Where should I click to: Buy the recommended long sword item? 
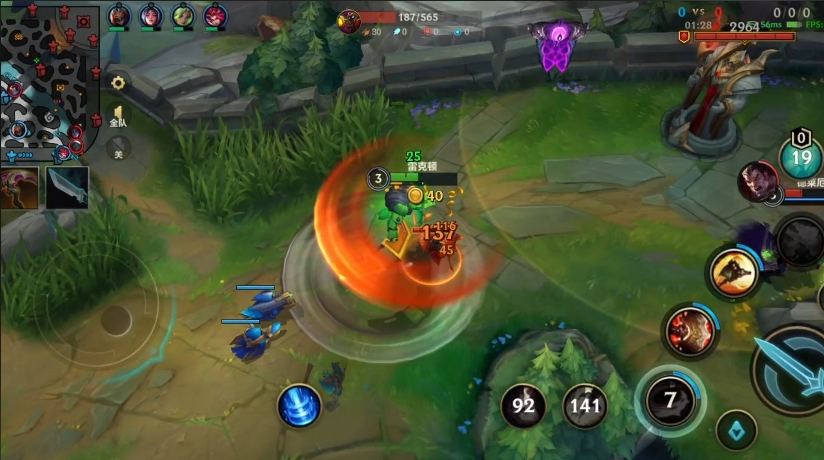pyautogui.click(x=67, y=187)
